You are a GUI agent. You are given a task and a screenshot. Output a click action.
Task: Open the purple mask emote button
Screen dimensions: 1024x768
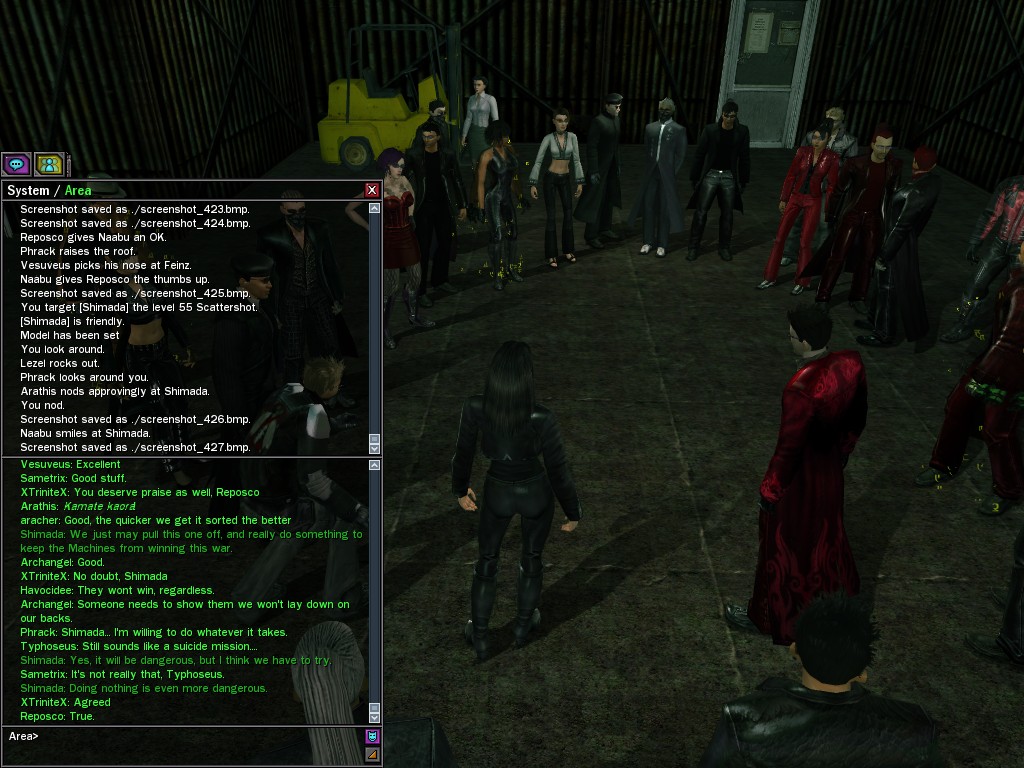[x=372, y=737]
